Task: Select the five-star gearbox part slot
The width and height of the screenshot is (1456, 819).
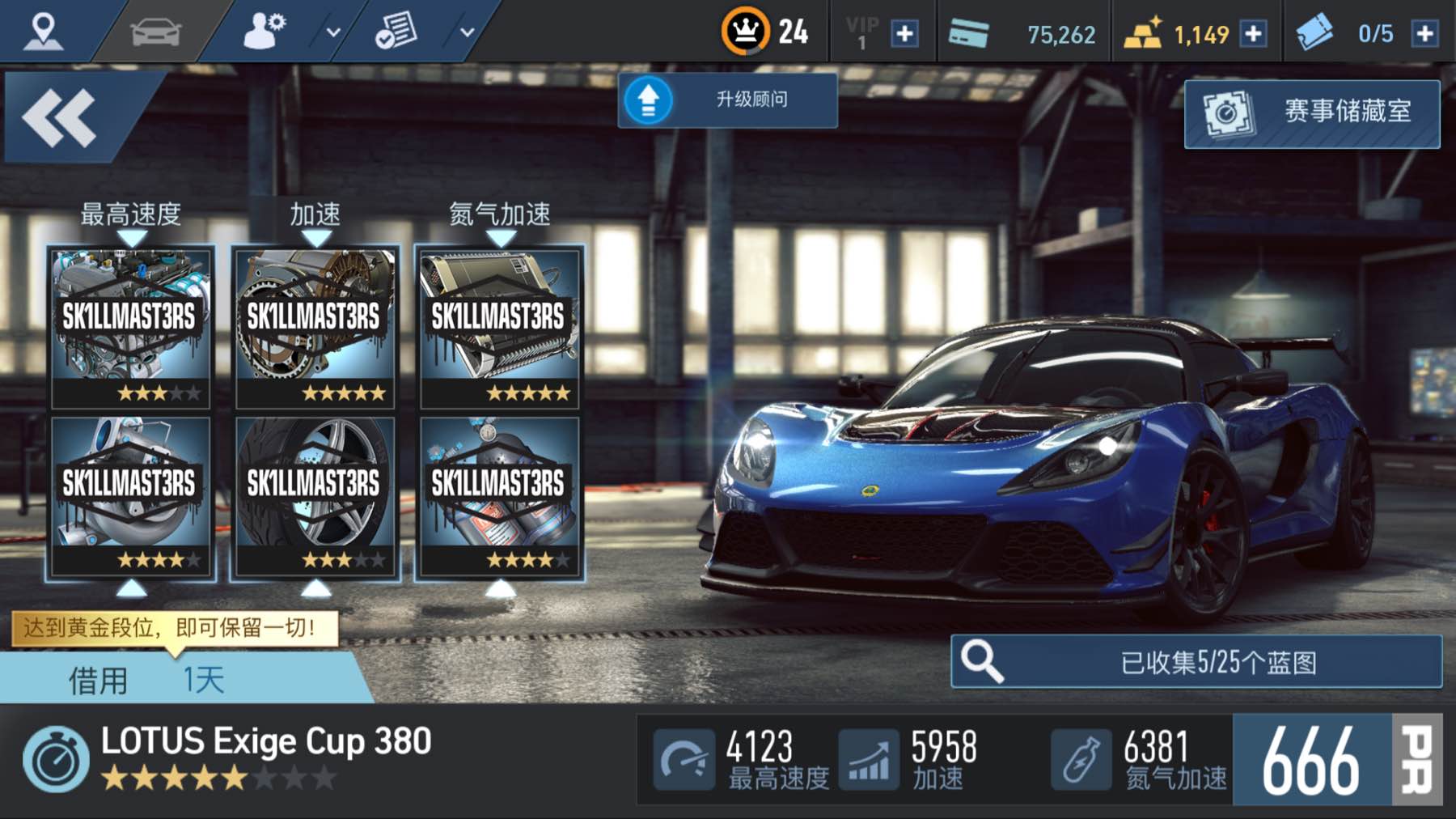Action: pyautogui.click(x=315, y=326)
